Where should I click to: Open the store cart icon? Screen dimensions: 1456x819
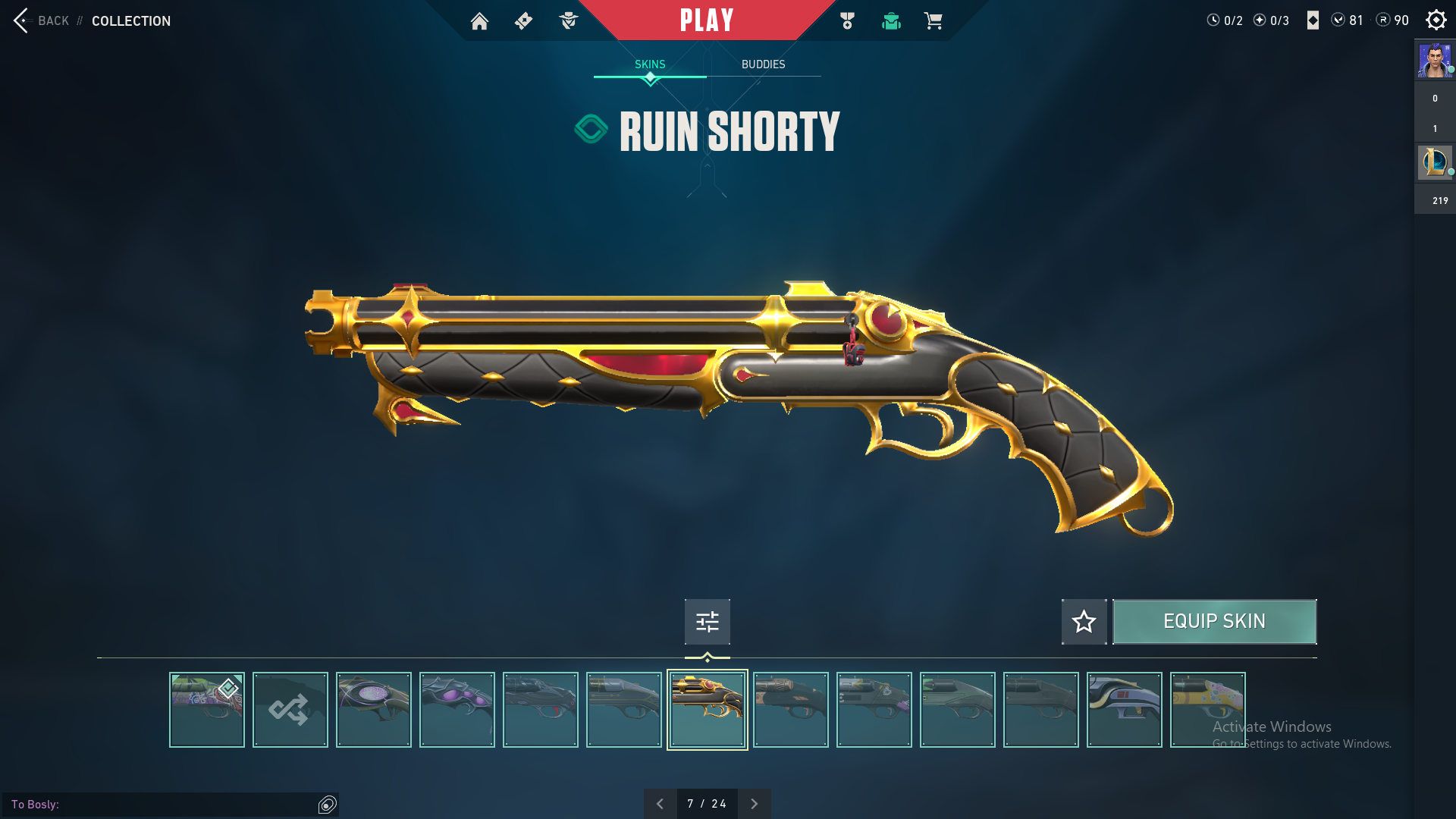933,21
